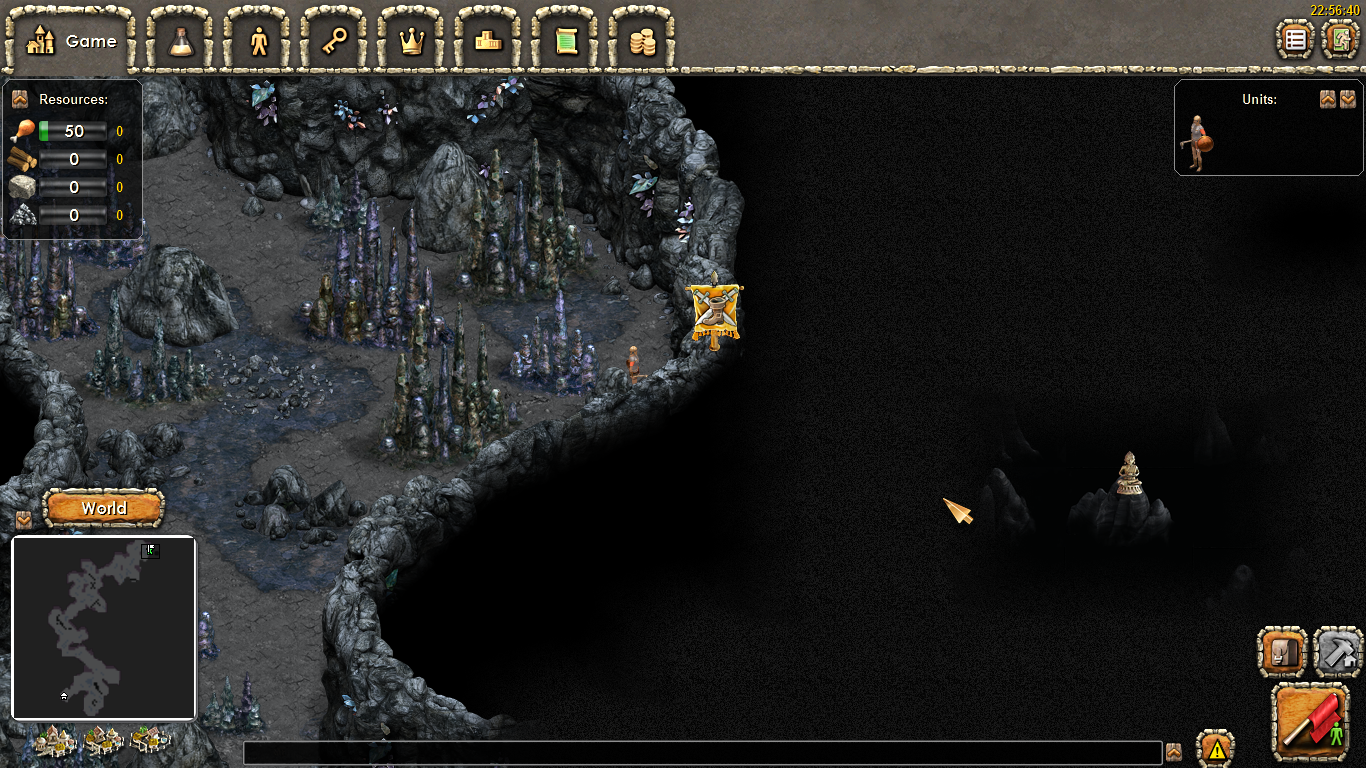The height and width of the screenshot is (768, 1366).
Task: Open the warning triangle alert
Action: pyautogui.click(x=1216, y=748)
